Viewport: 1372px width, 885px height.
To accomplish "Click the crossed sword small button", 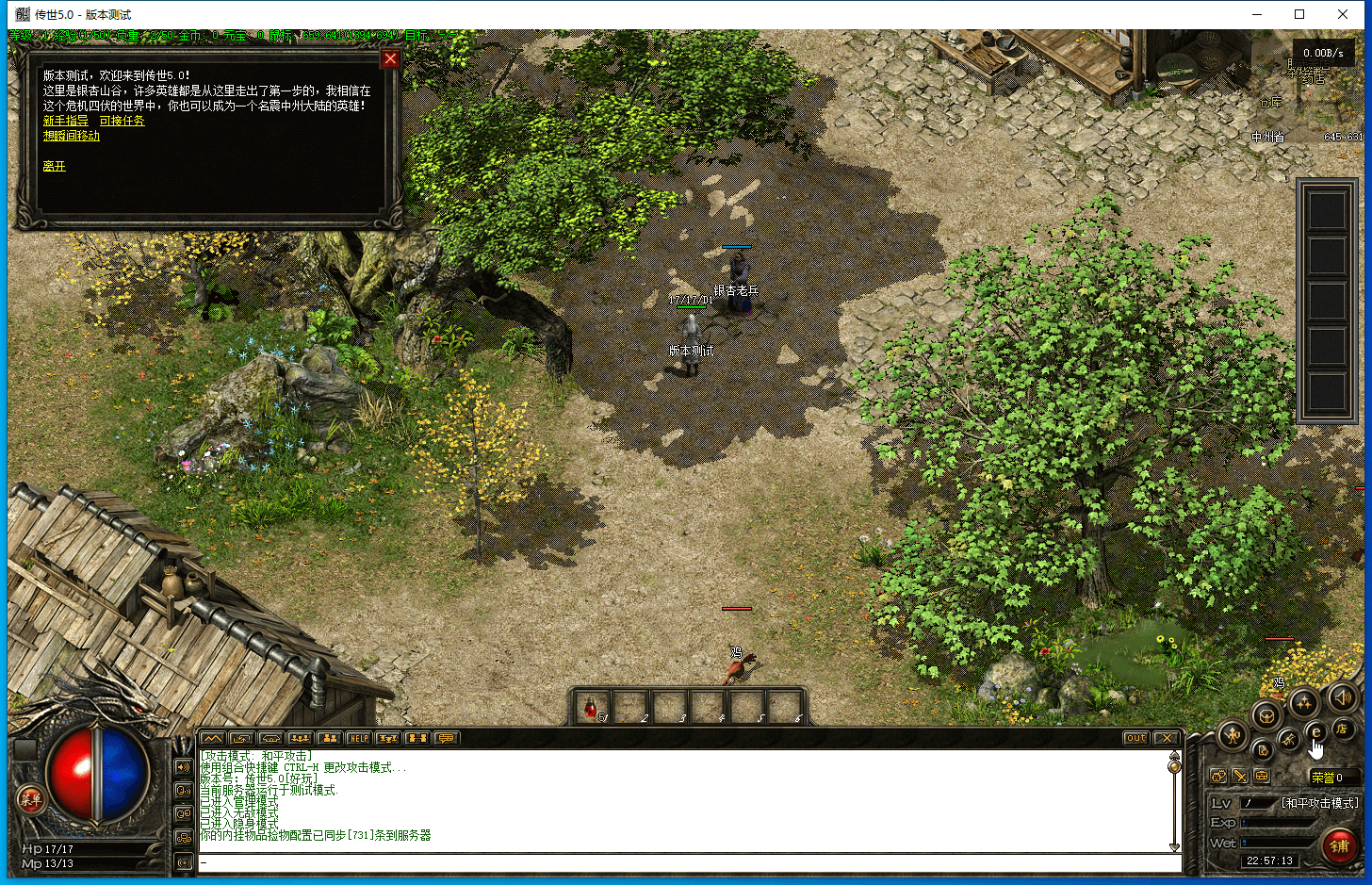I will 1240,776.
